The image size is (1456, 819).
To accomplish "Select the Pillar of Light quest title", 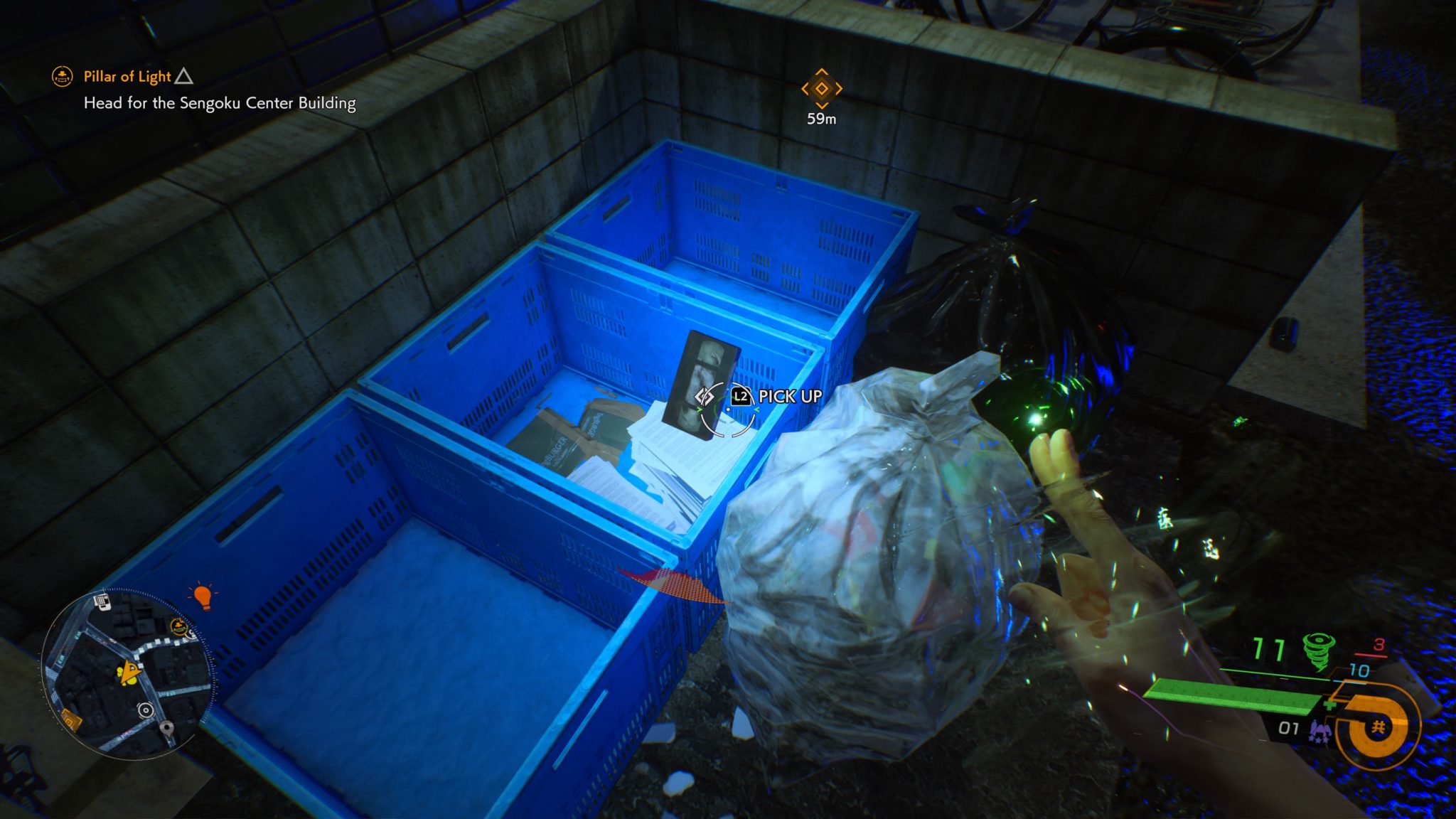I will pos(126,77).
